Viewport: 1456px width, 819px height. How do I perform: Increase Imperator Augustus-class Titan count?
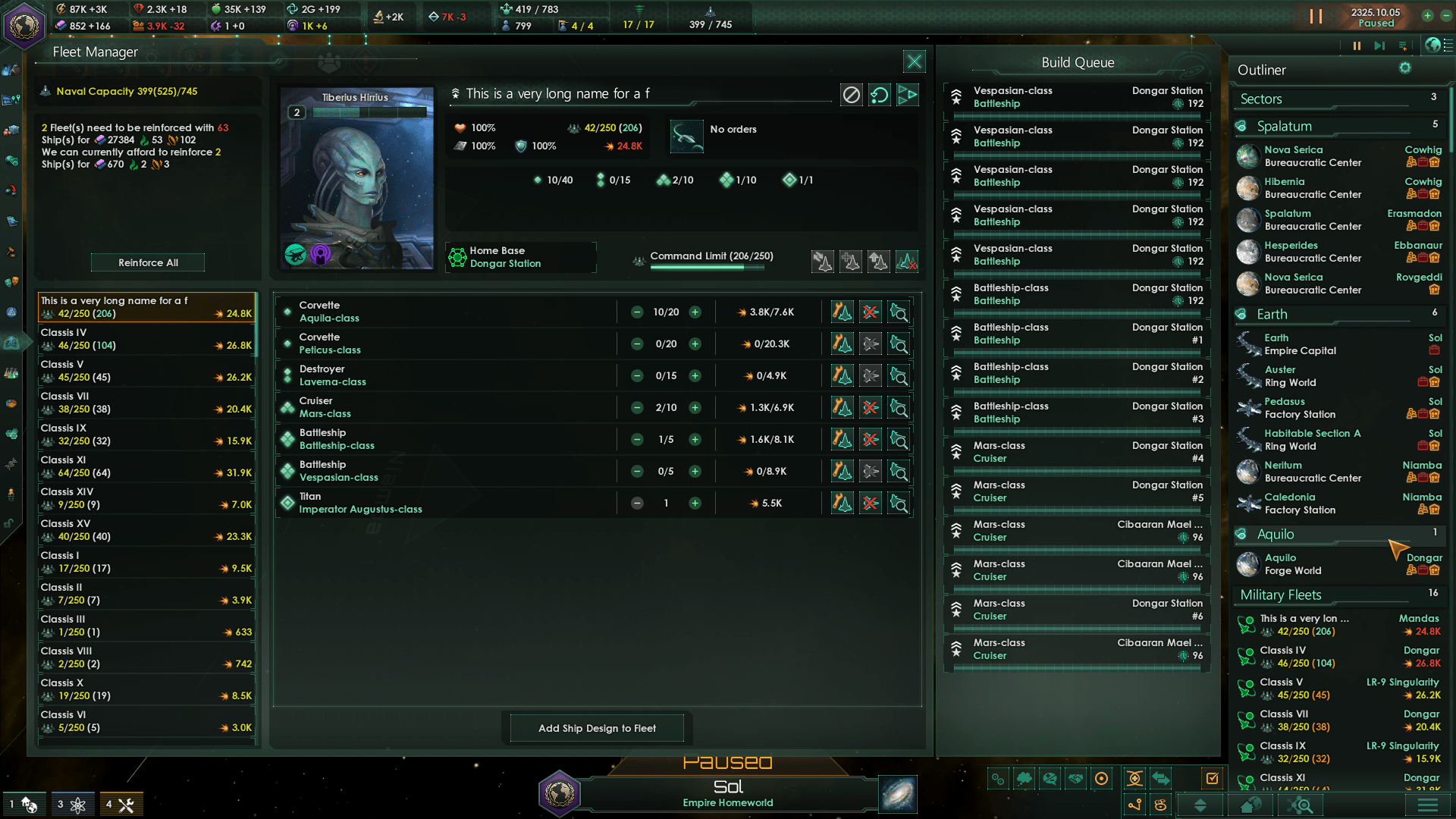(x=695, y=504)
